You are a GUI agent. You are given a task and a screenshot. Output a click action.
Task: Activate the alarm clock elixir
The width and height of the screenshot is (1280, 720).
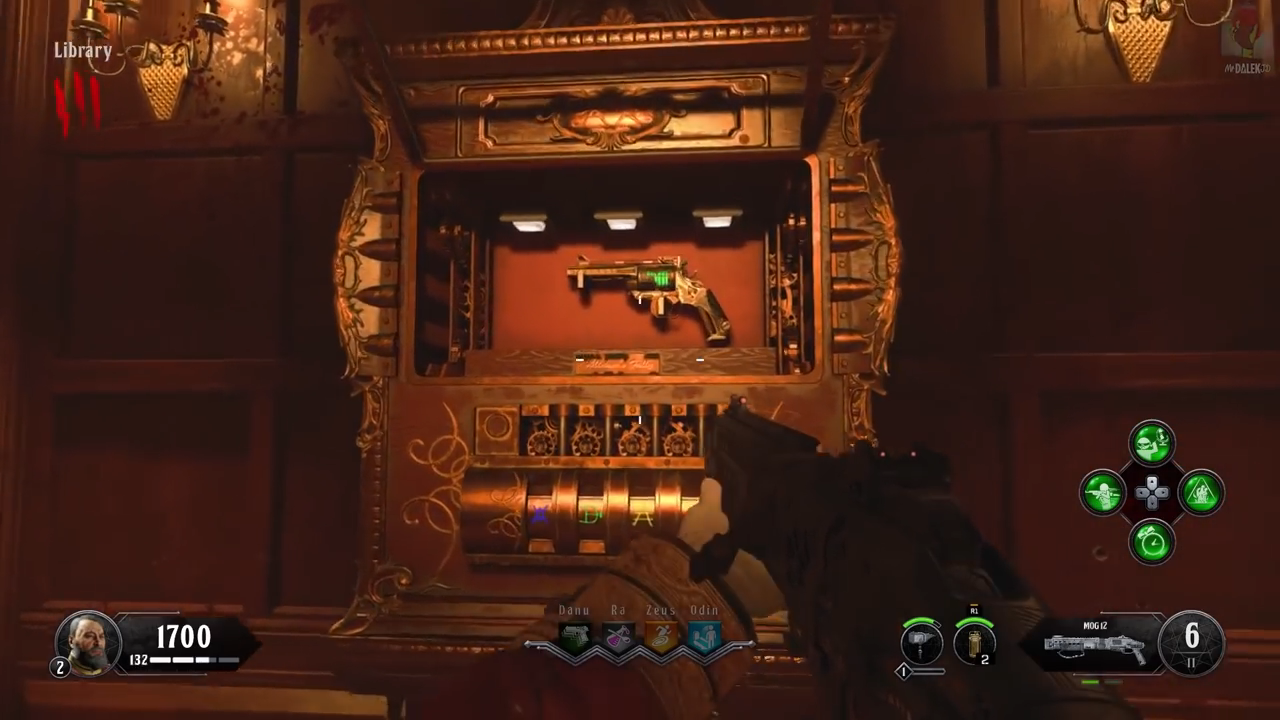tap(1152, 542)
